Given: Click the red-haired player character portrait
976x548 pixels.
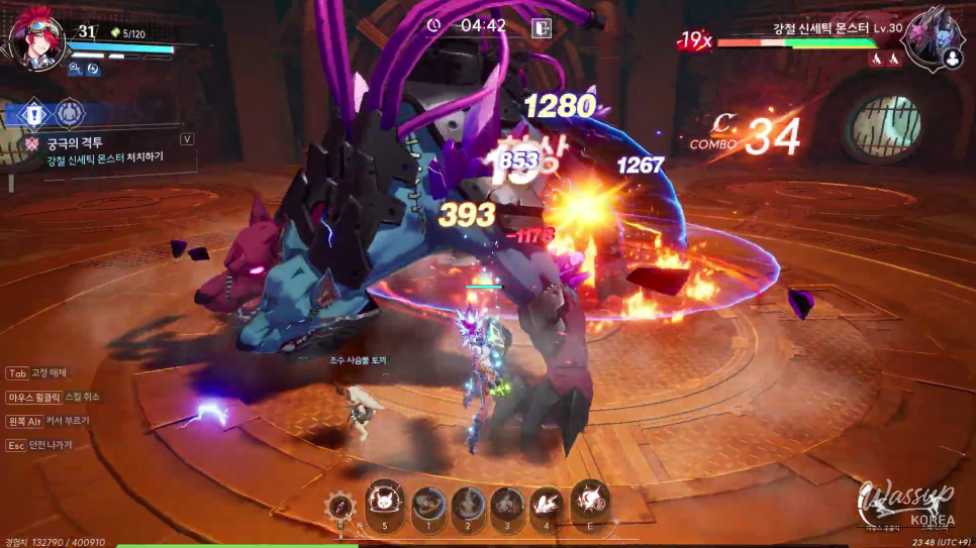Looking at the screenshot, I should (37, 43).
